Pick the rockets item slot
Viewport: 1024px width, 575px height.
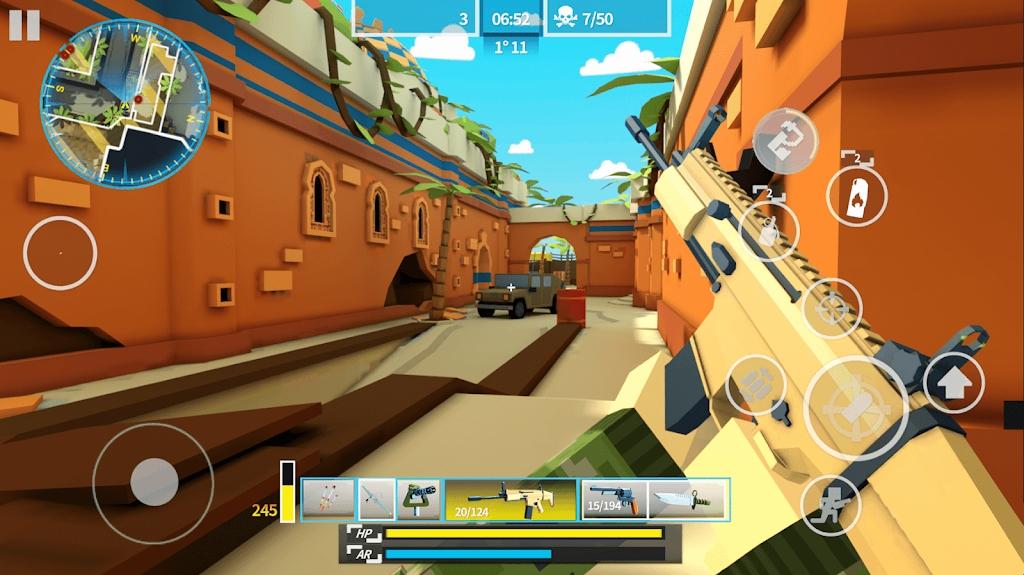pyautogui.click(x=328, y=498)
